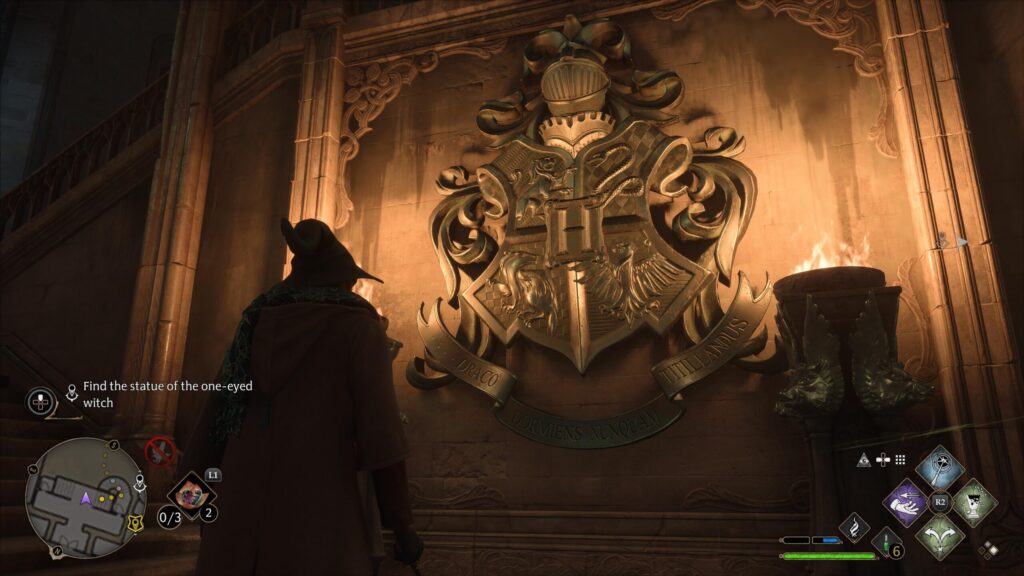1024x576 pixels.
Task: Cast the green goblet spell
Action: point(974,500)
